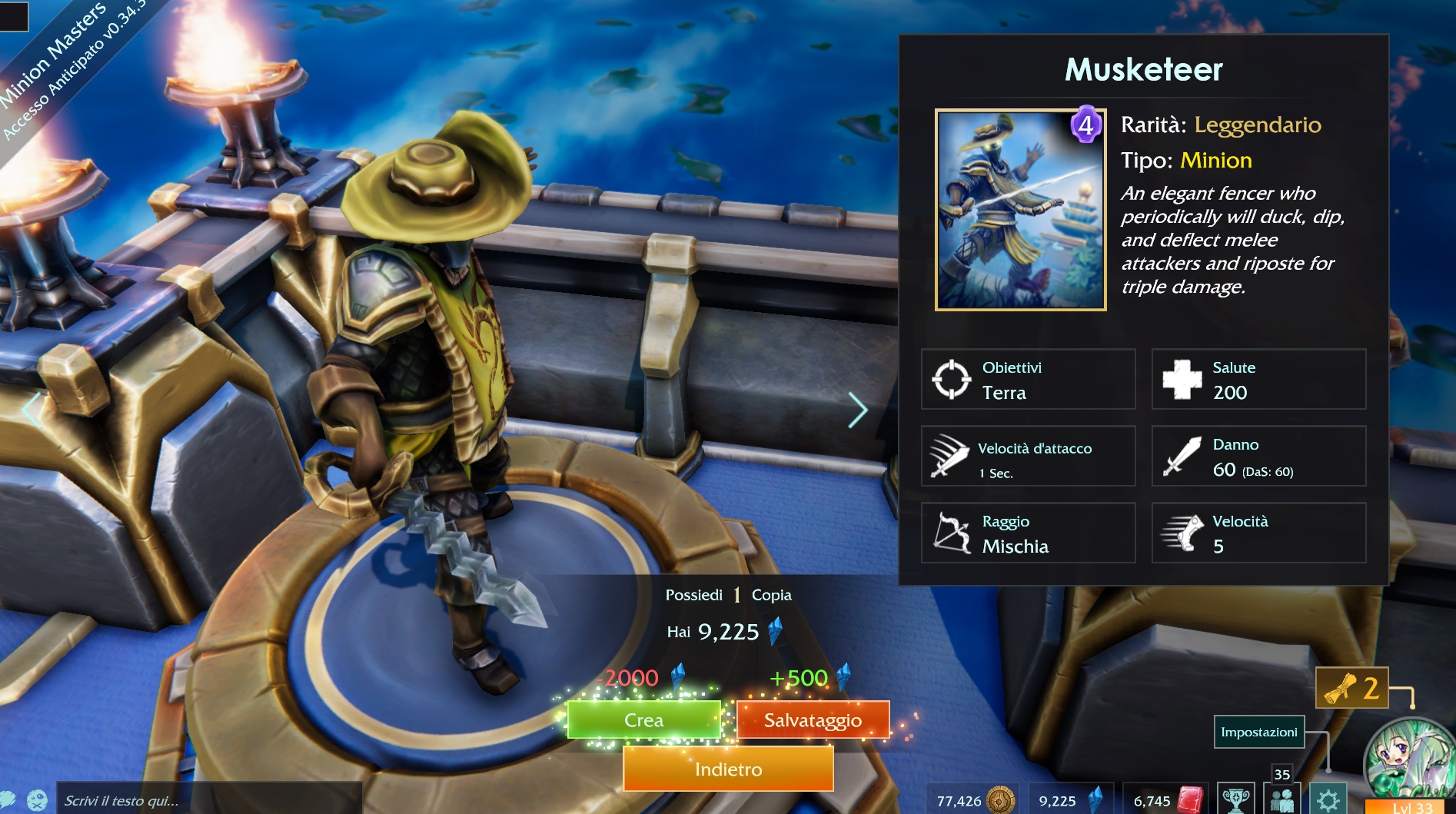Viewport: 1456px width, 814px height.
Task: Click the blue shard currency counter
Action: coord(1070,800)
